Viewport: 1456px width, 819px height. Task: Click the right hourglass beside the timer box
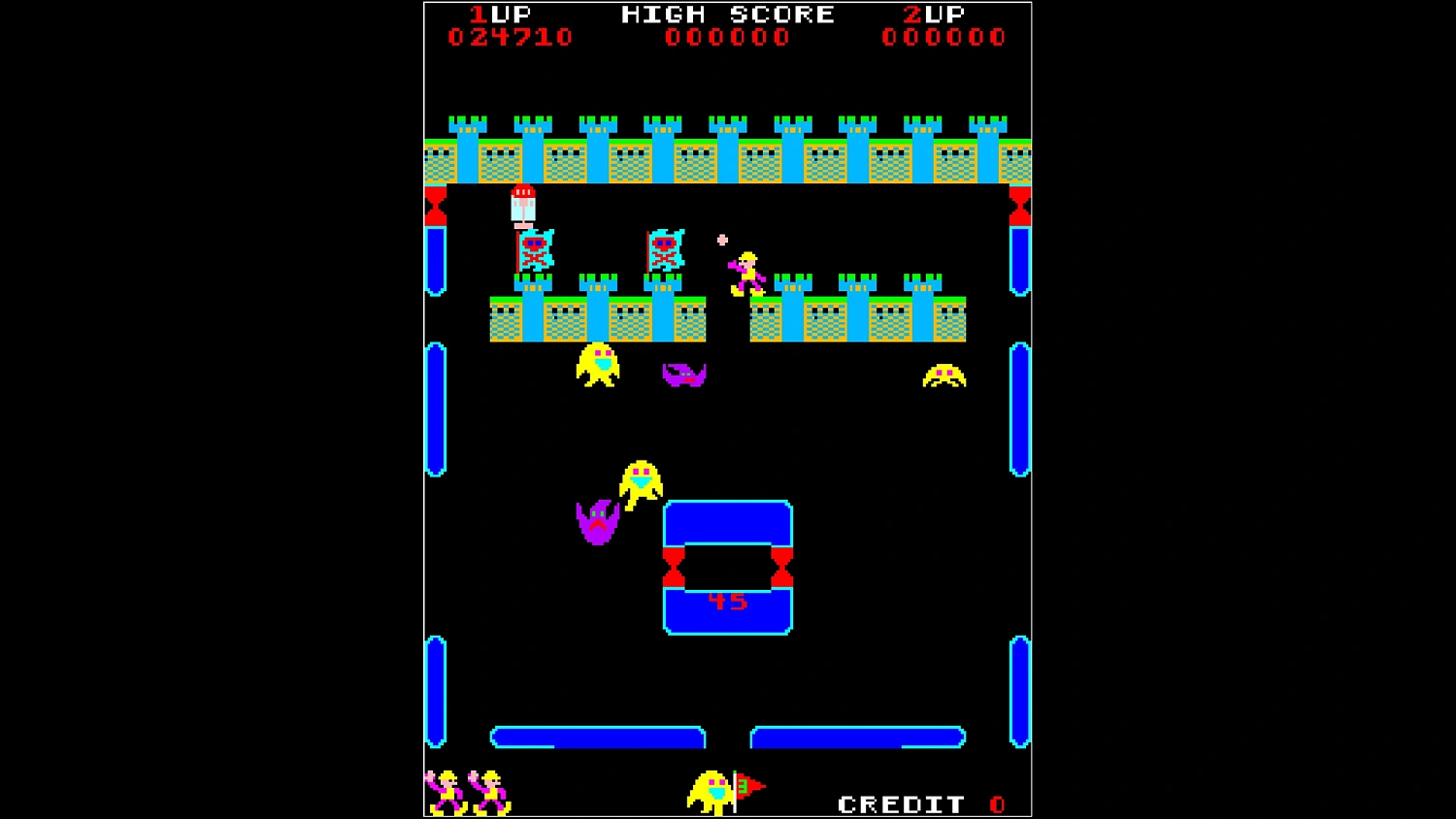782,565
